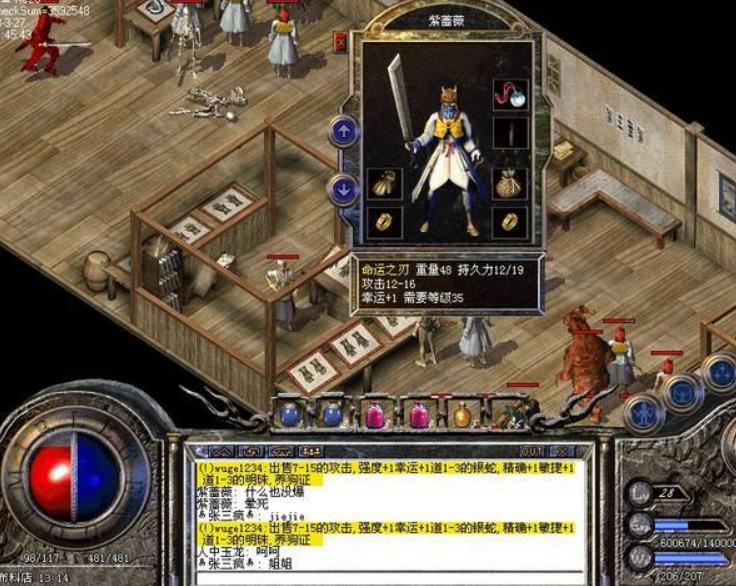
Task: Select the equipped necklace slot with blue orb
Action: pos(510,95)
